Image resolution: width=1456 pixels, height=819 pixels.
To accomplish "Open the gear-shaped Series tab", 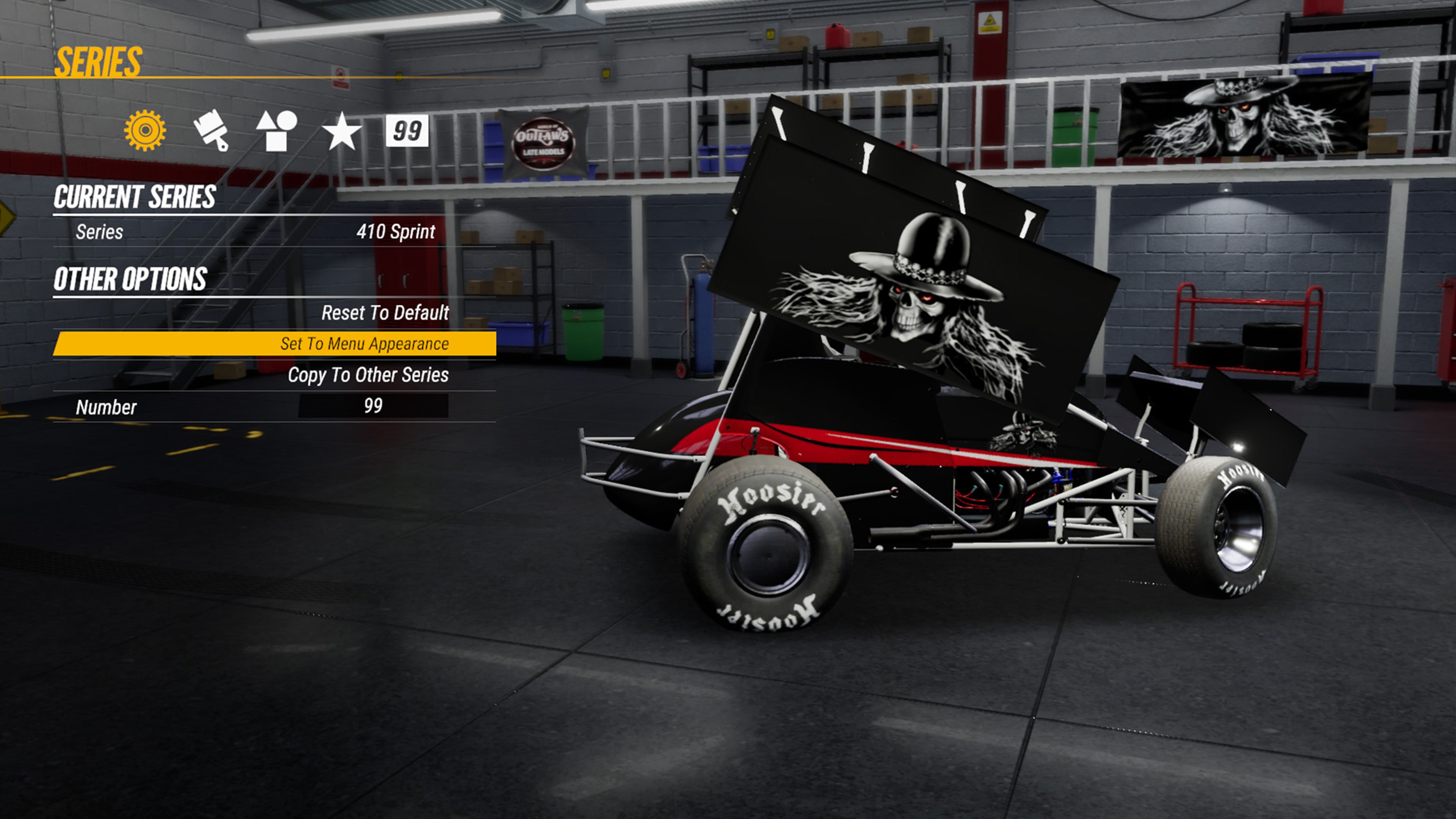I will click(x=145, y=130).
